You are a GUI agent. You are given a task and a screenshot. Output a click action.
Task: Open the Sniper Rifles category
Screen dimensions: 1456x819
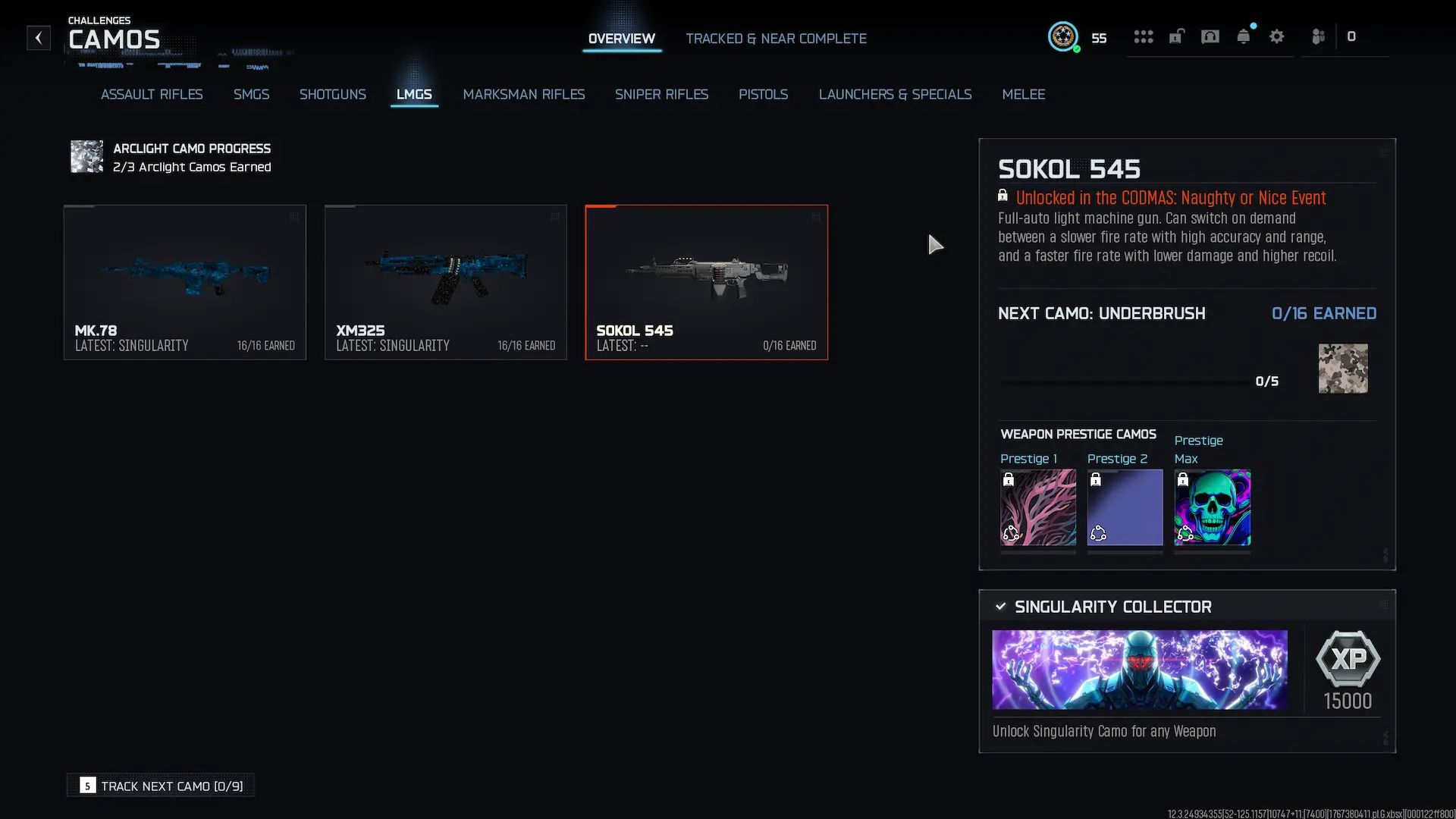coord(661,94)
